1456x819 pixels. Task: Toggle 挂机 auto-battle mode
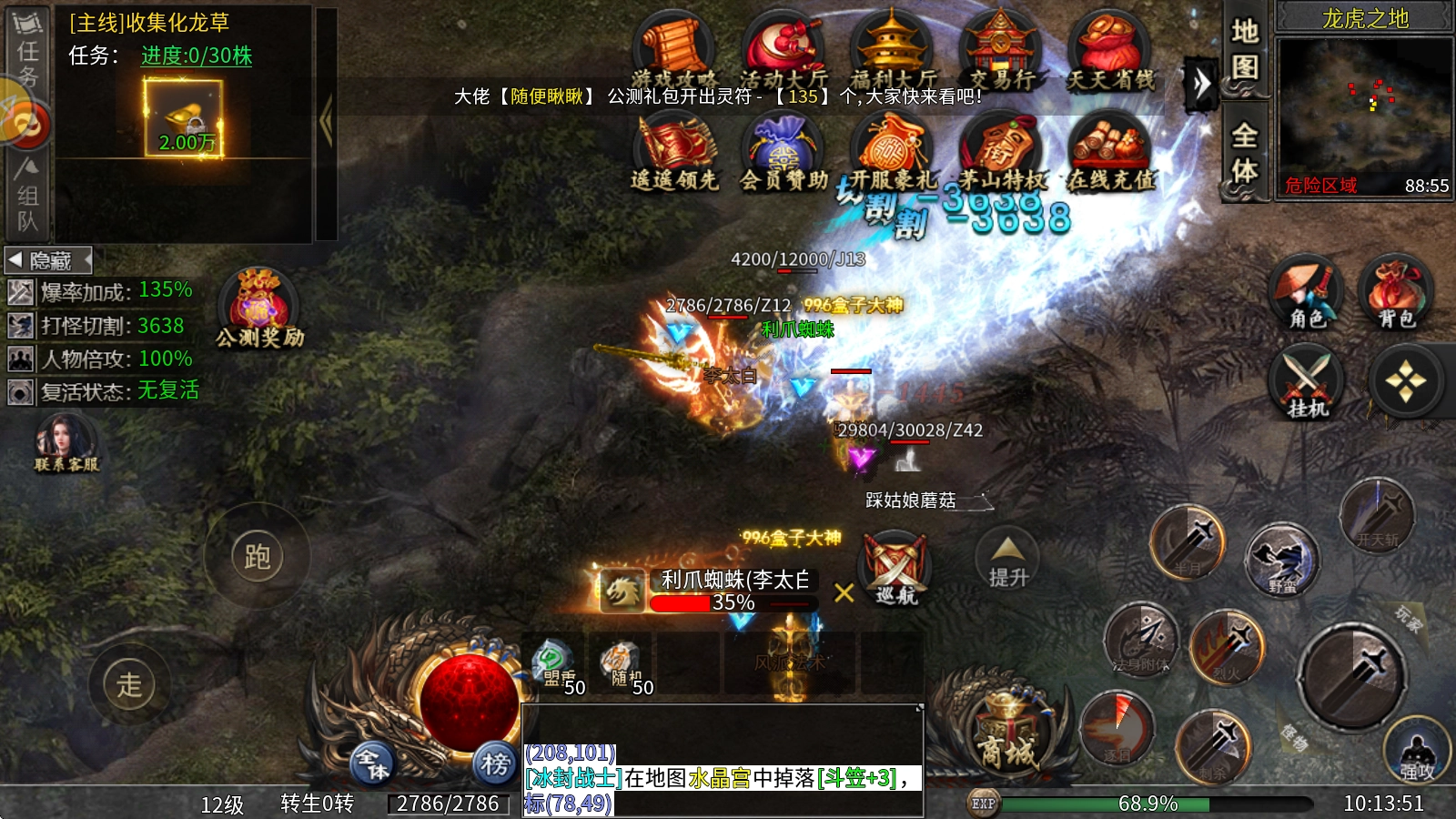coord(1307,382)
